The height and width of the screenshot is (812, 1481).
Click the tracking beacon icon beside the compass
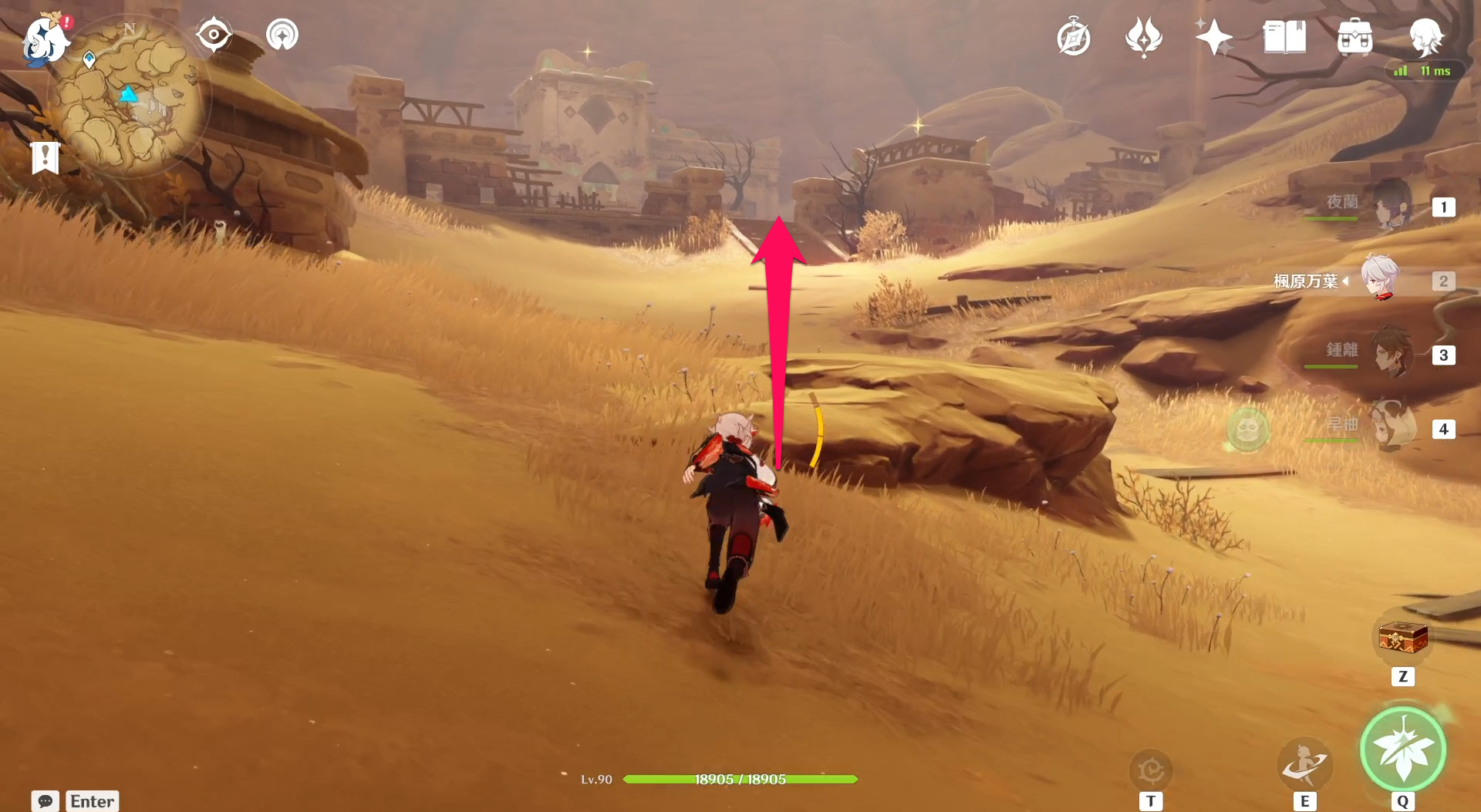point(282,34)
